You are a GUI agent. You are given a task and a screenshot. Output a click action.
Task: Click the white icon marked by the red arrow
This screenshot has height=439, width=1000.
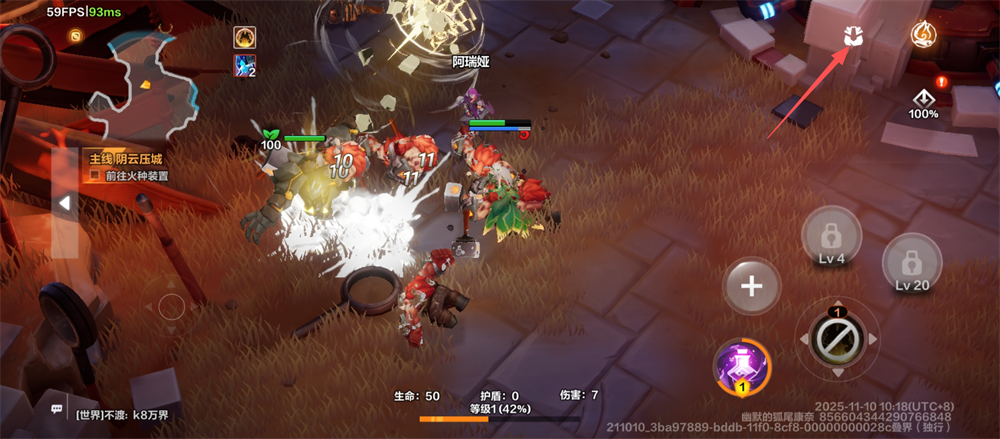coord(853,36)
